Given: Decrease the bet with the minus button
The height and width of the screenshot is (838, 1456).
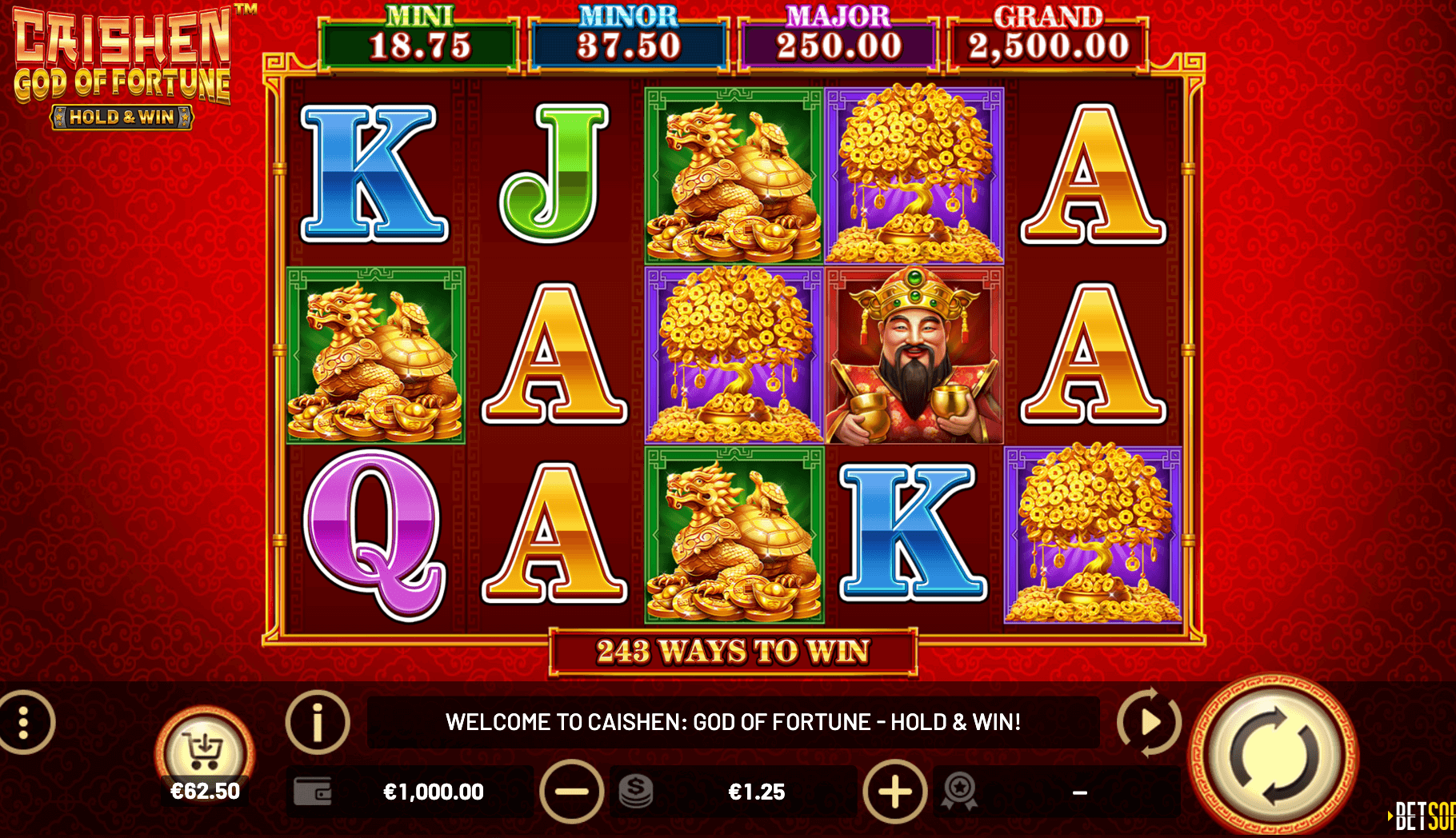Looking at the screenshot, I should point(571,792).
